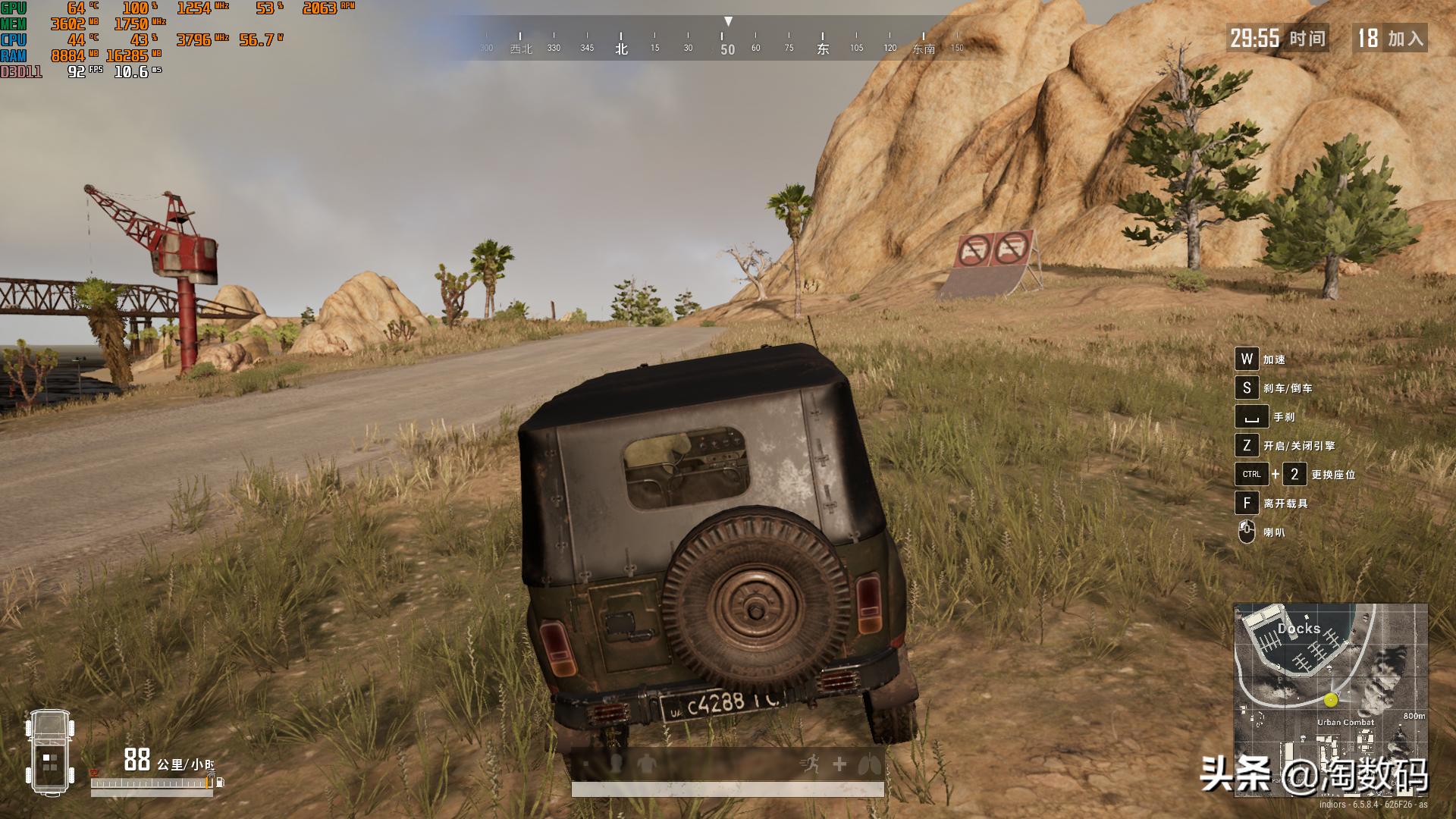Select the Docks label on the minimap
The width and height of the screenshot is (1456, 819).
click(1299, 628)
